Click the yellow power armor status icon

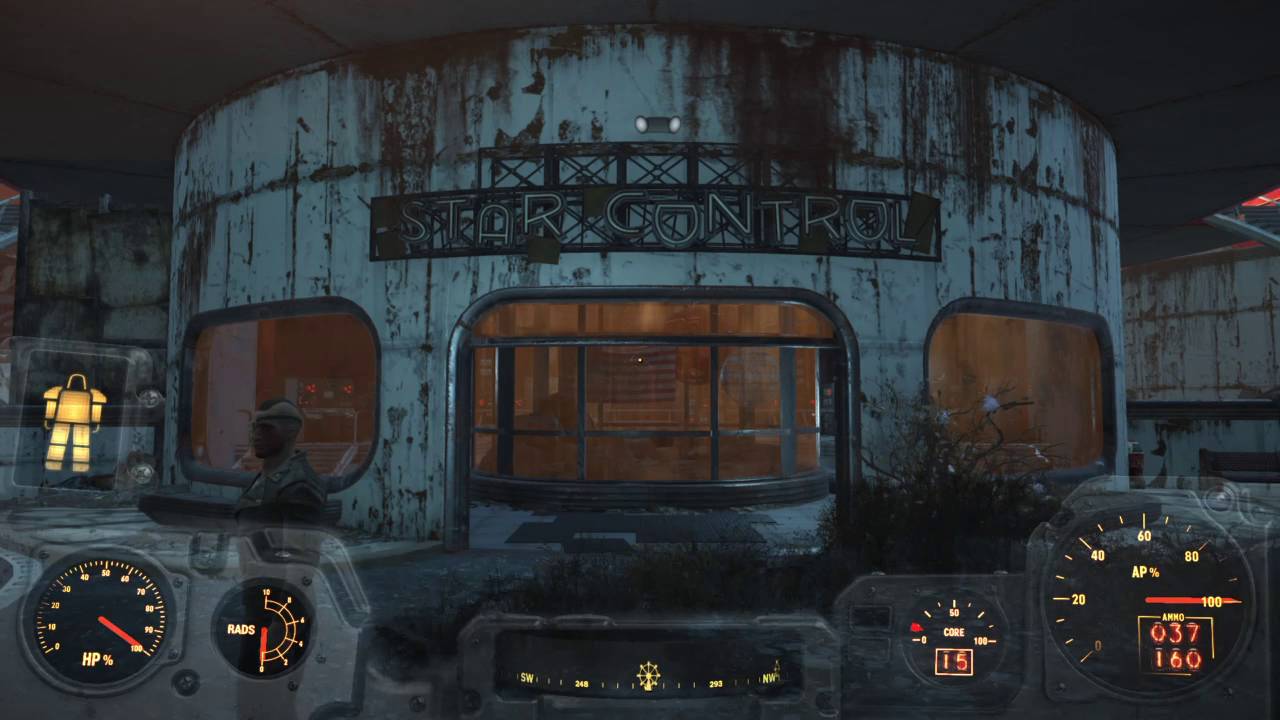74,422
